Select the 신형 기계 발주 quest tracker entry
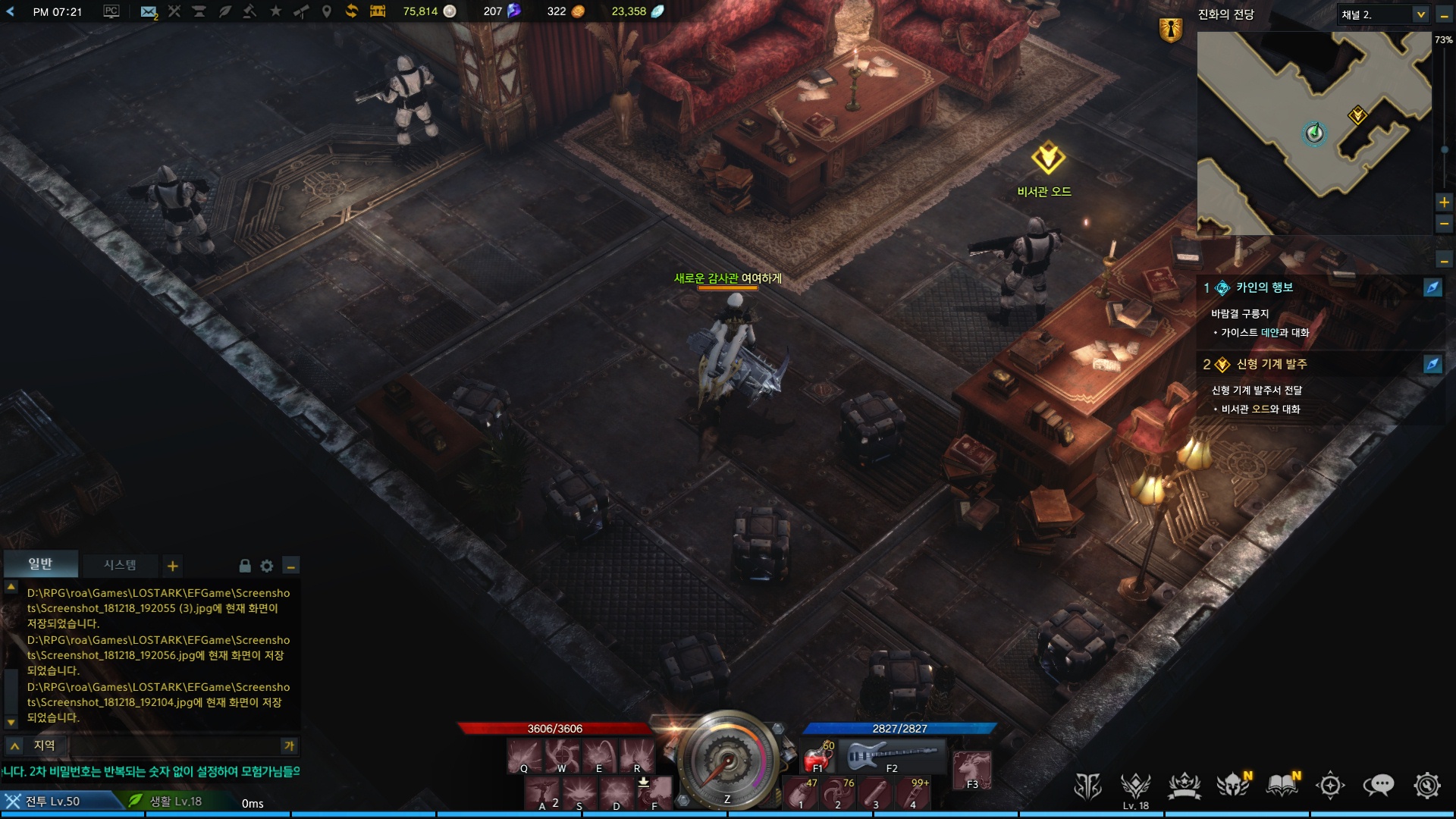Screen dimensions: 1456x819 1272,364
